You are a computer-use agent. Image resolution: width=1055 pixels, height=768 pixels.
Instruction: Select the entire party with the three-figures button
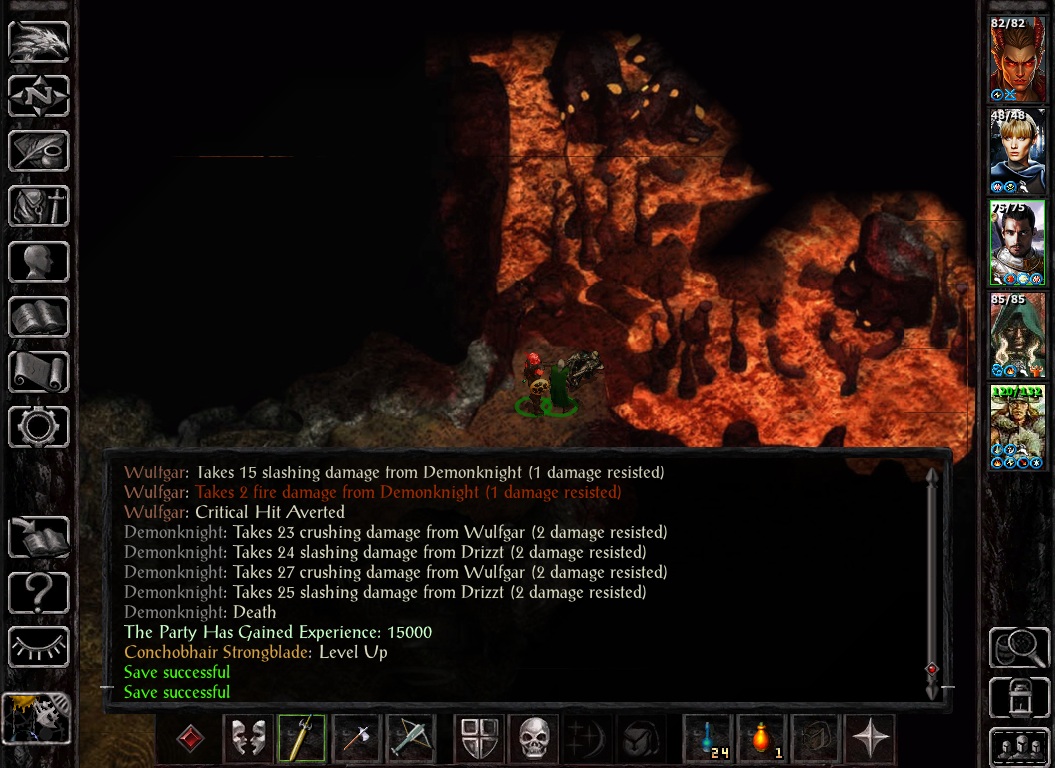1018,746
